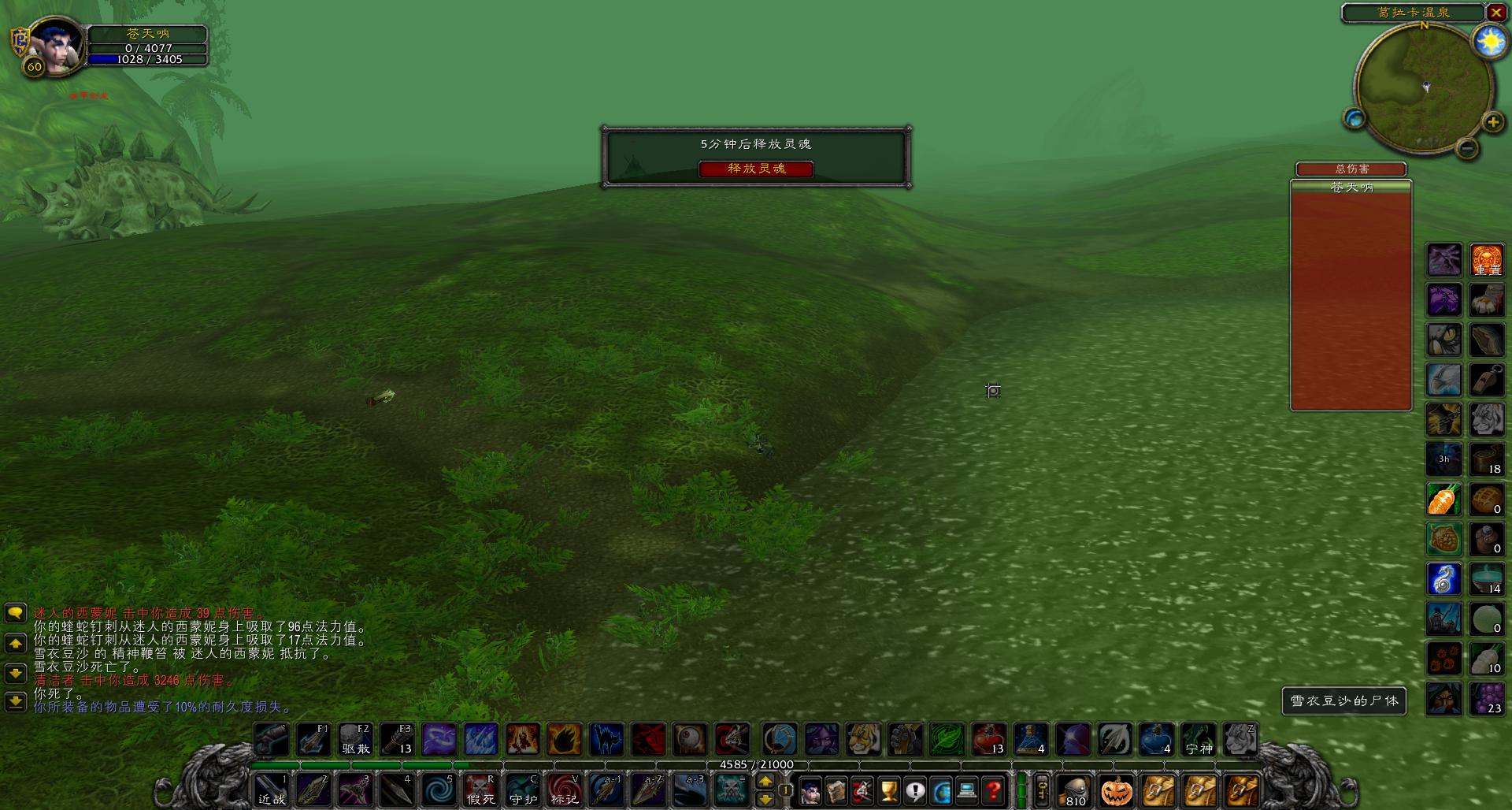This screenshot has width=1512, height=810.
Task: Open the system options computer icon menu
Action: coord(967,791)
